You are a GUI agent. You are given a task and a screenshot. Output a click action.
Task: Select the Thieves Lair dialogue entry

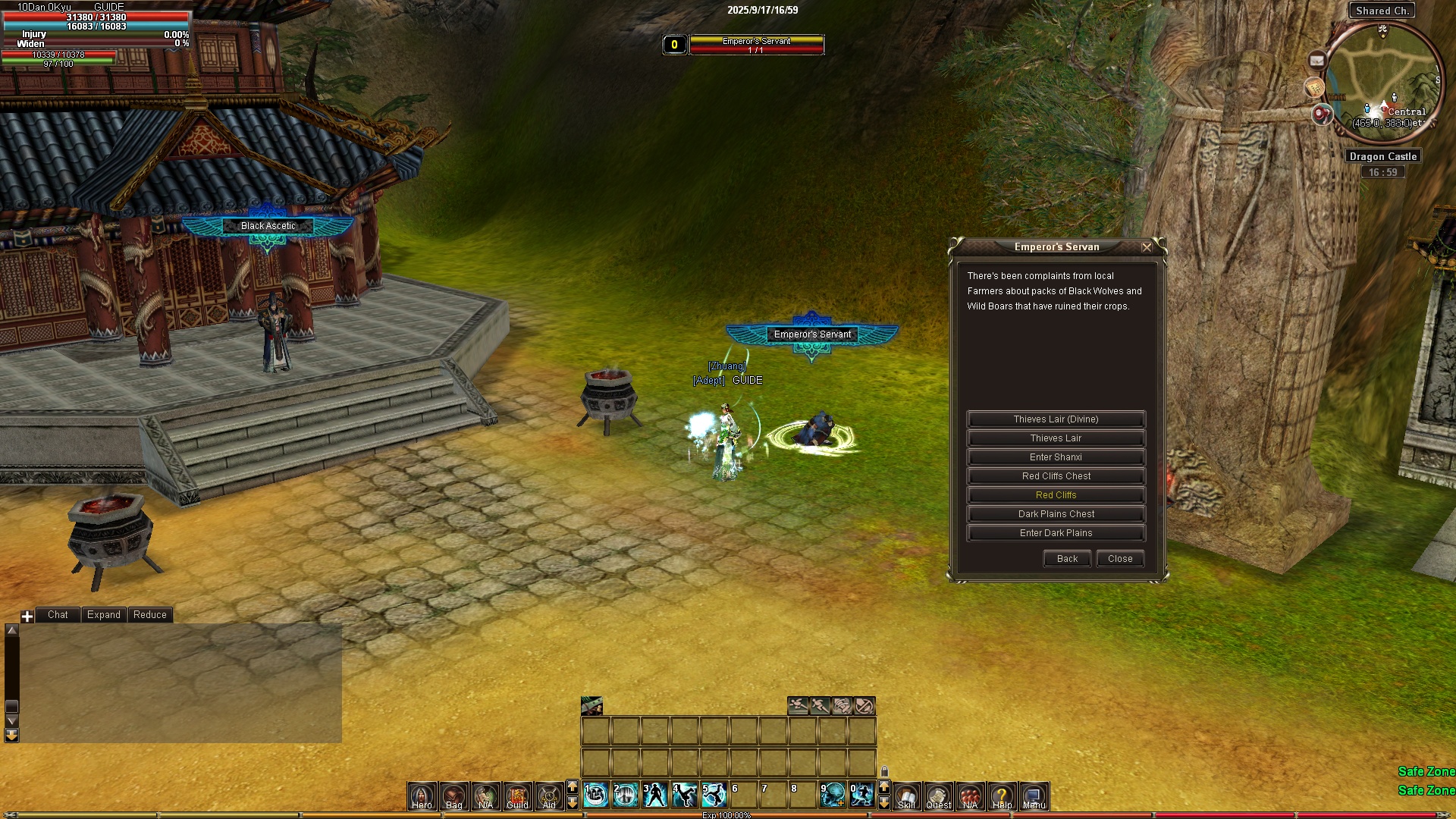pyautogui.click(x=1056, y=438)
